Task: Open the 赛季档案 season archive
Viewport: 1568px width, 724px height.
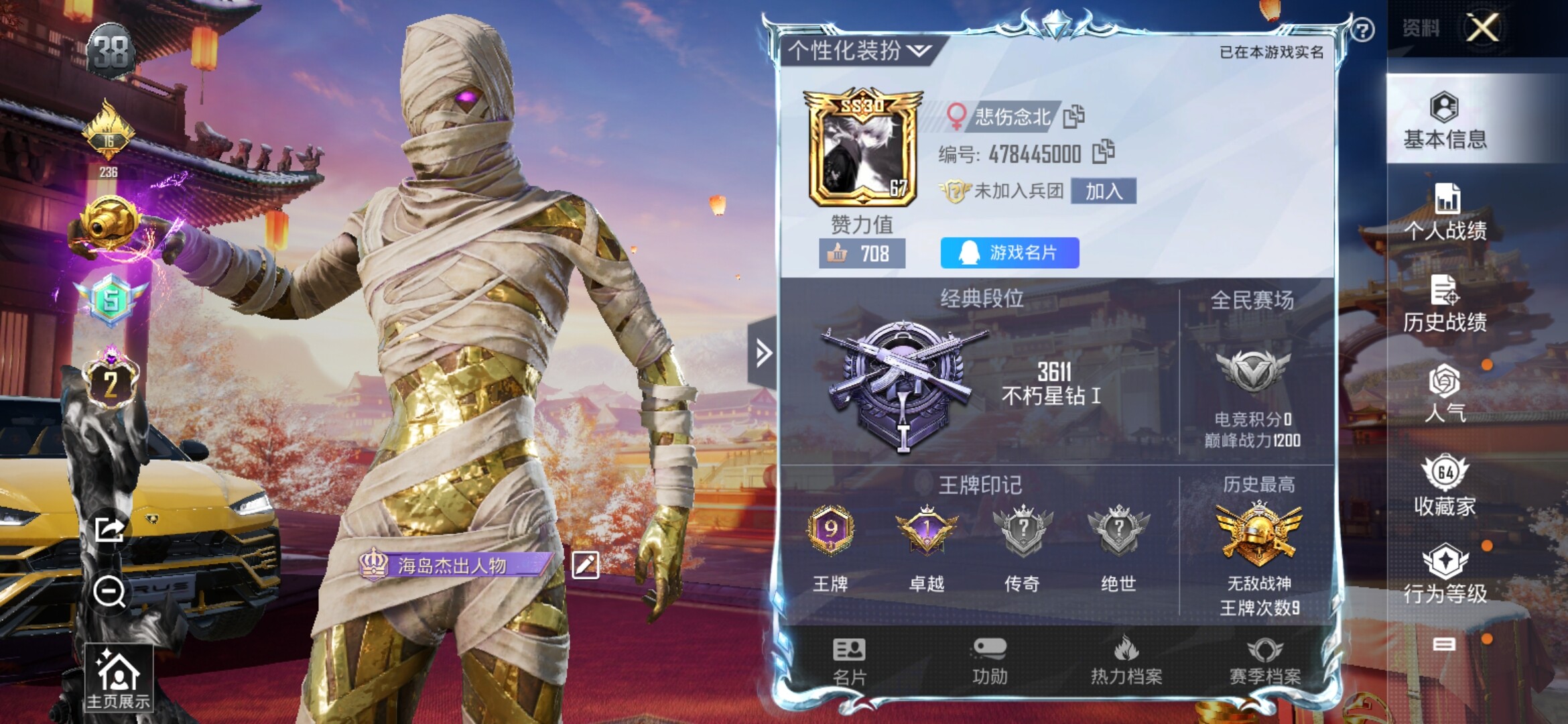Action: click(1264, 662)
